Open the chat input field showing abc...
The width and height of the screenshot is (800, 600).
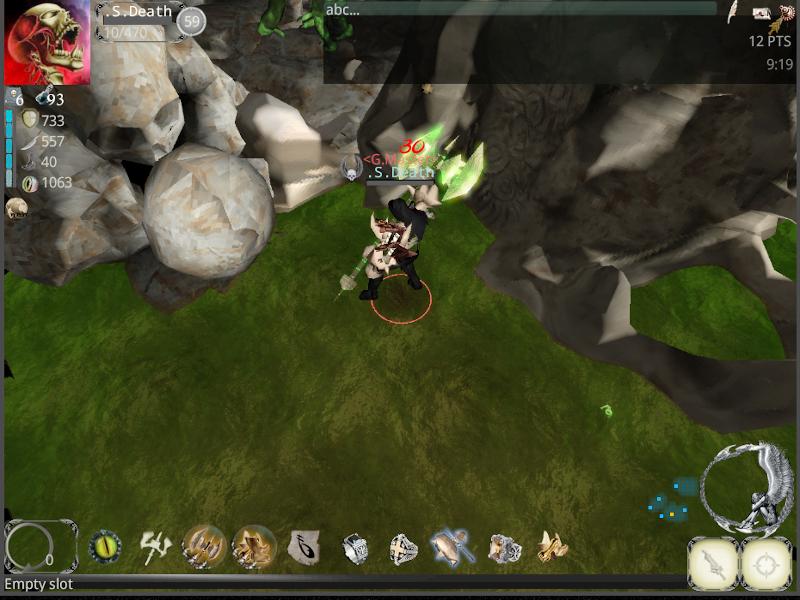[x=520, y=10]
